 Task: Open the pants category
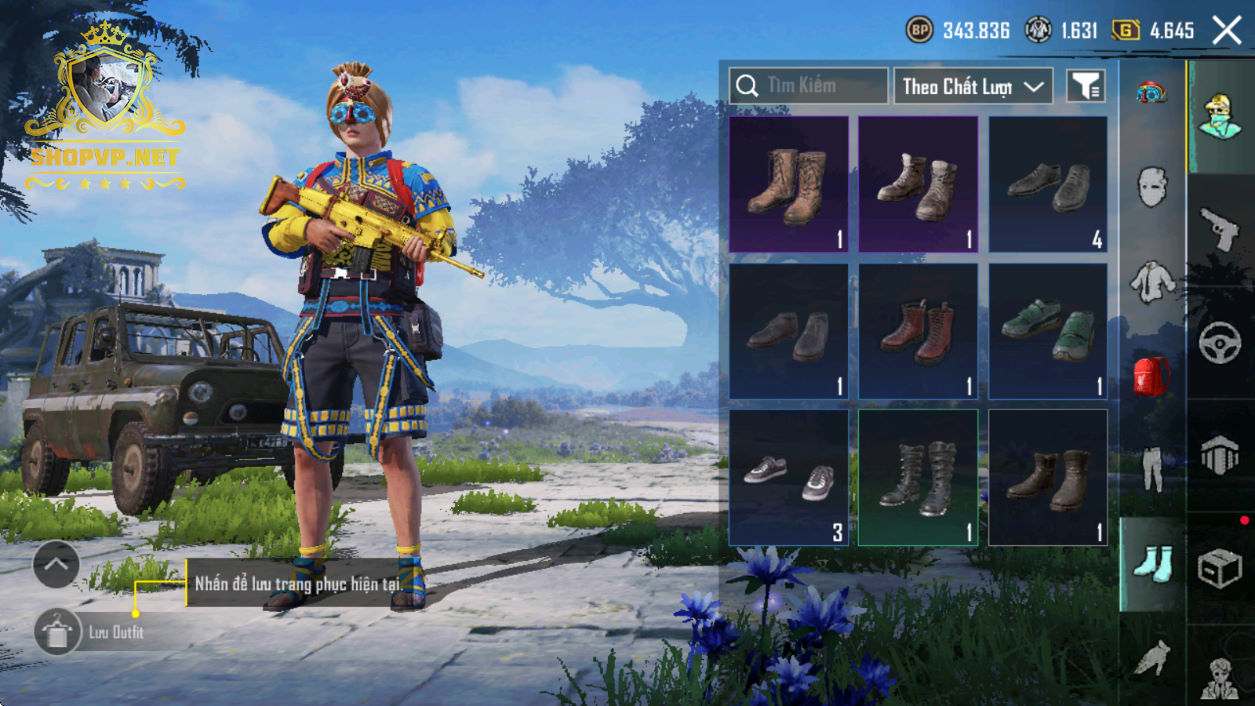tap(1152, 468)
